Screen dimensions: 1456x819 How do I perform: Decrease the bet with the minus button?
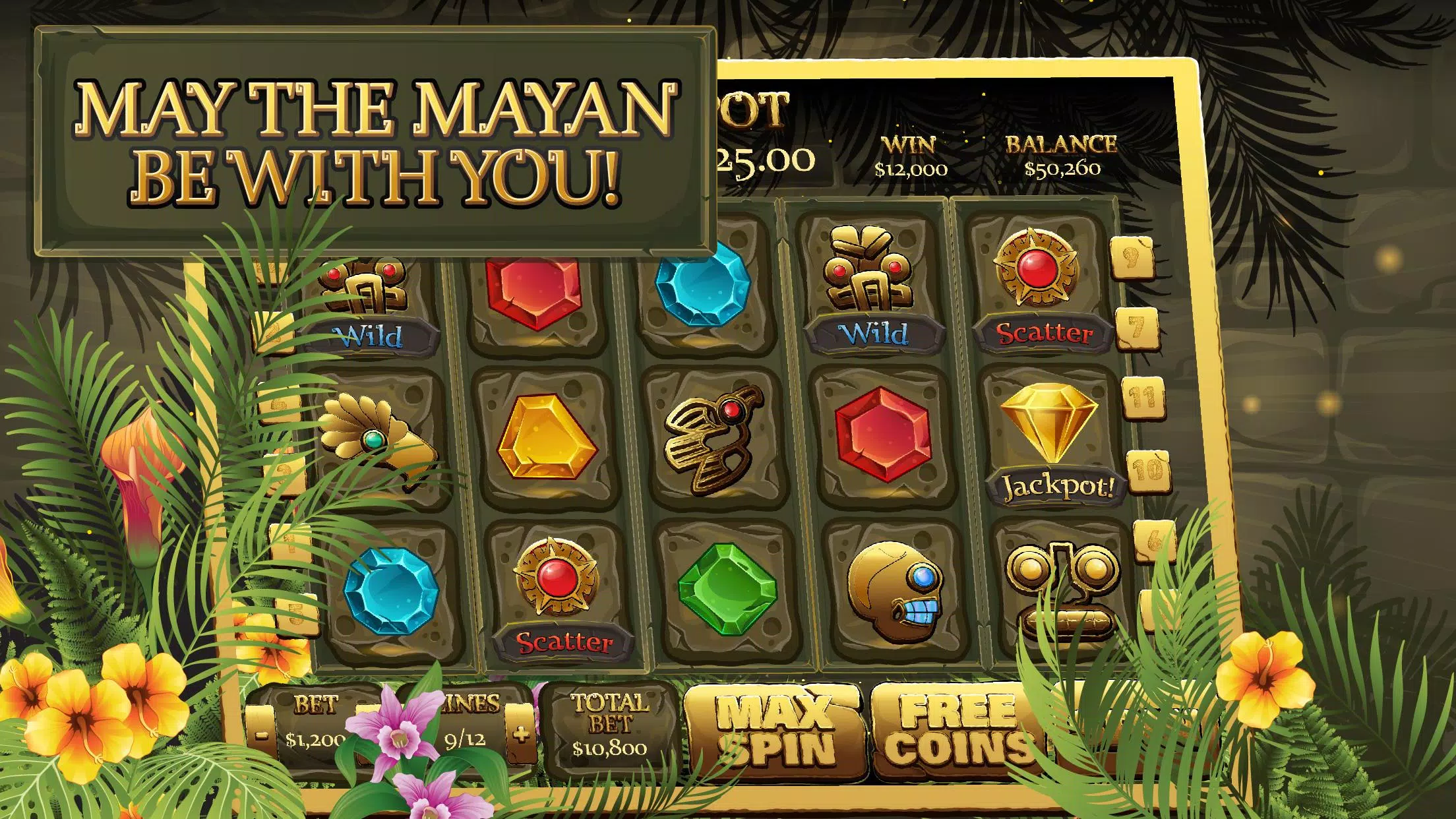[262, 734]
